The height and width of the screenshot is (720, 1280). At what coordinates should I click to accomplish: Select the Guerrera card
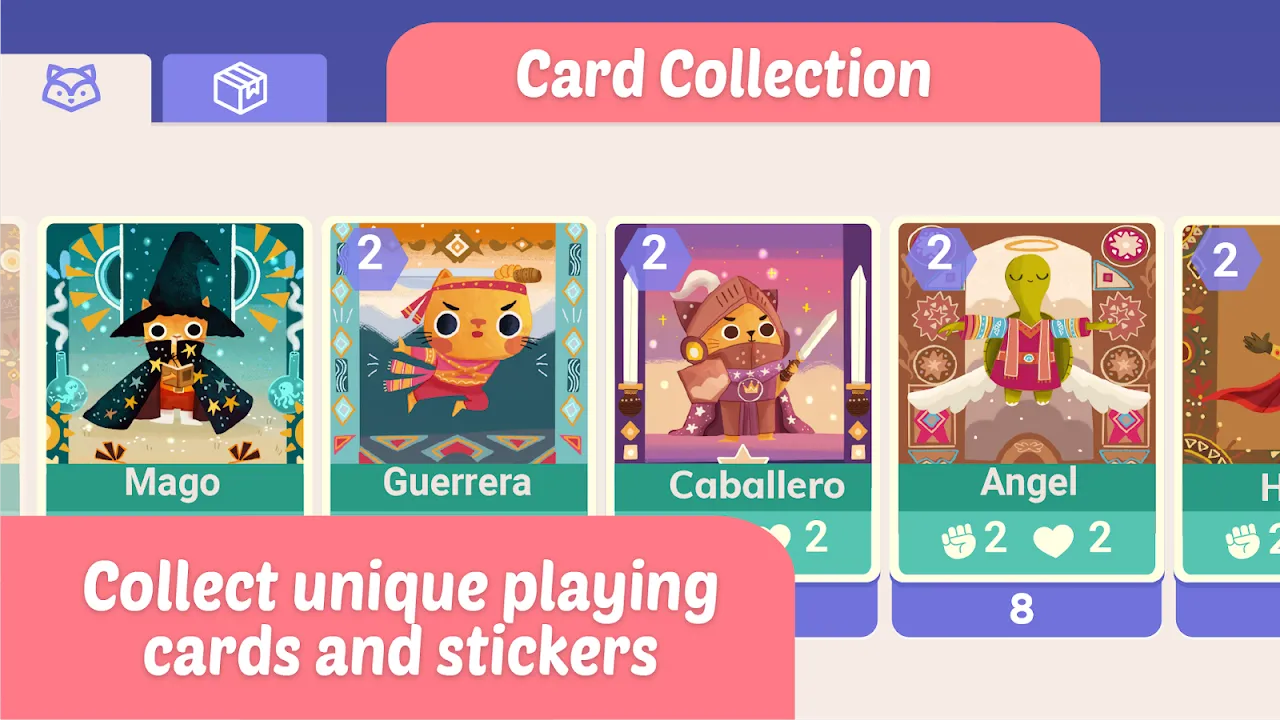click(x=457, y=360)
